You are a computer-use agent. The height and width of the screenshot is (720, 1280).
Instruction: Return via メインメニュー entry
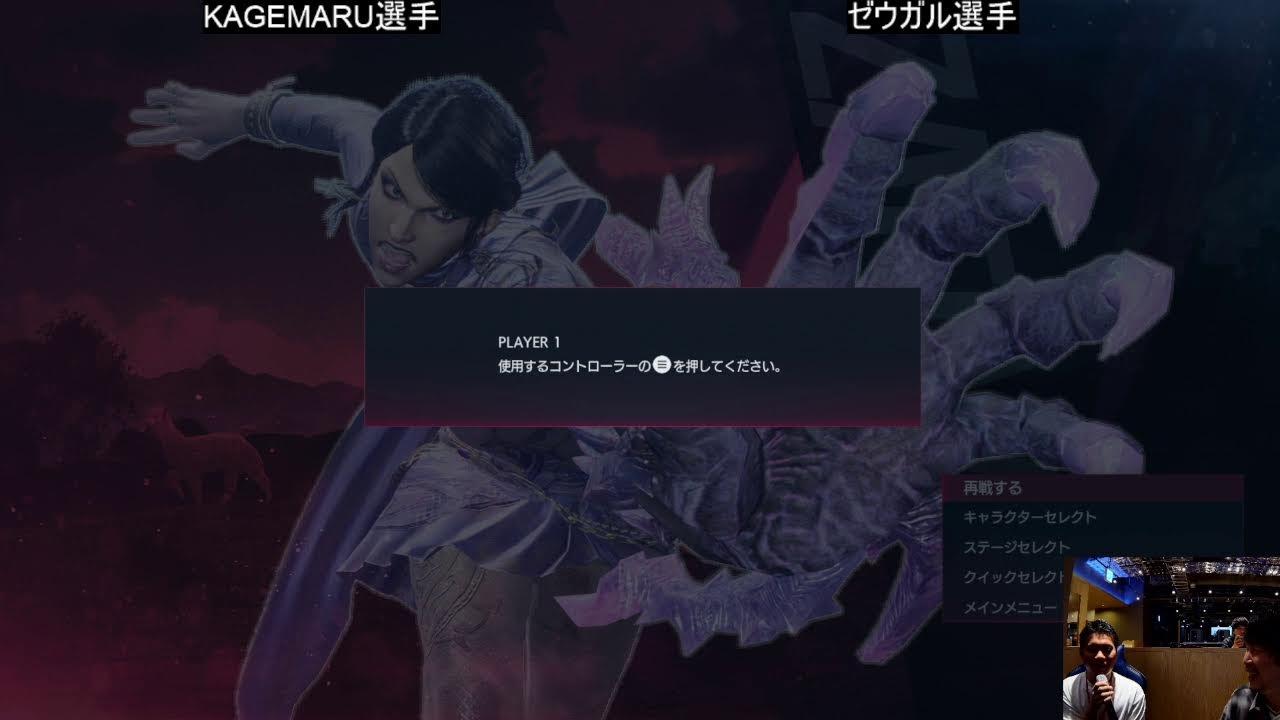point(1007,606)
